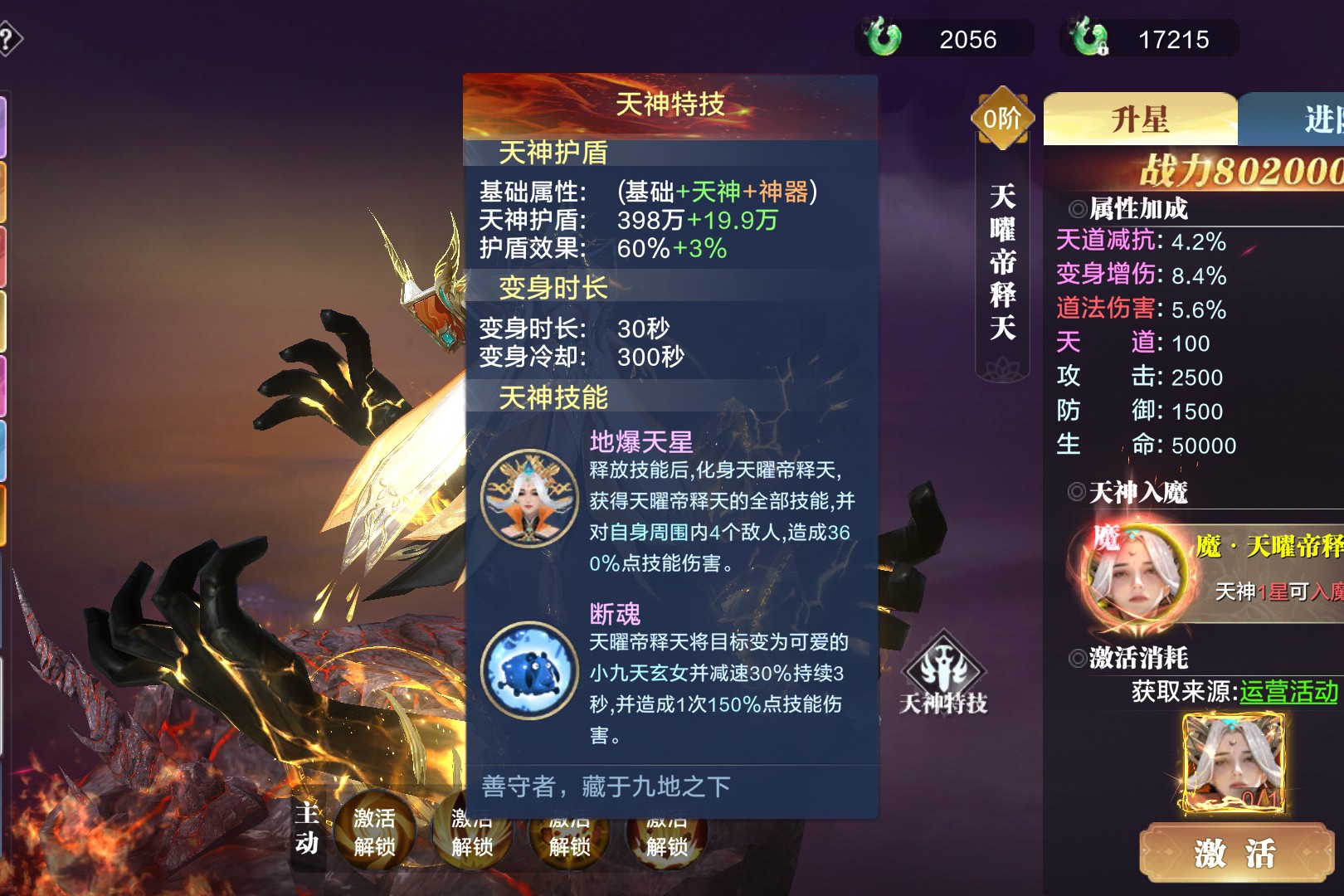Click the 2056 green jade currency
Viewport: 1344px width, 896px height.
tap(944, 39)
